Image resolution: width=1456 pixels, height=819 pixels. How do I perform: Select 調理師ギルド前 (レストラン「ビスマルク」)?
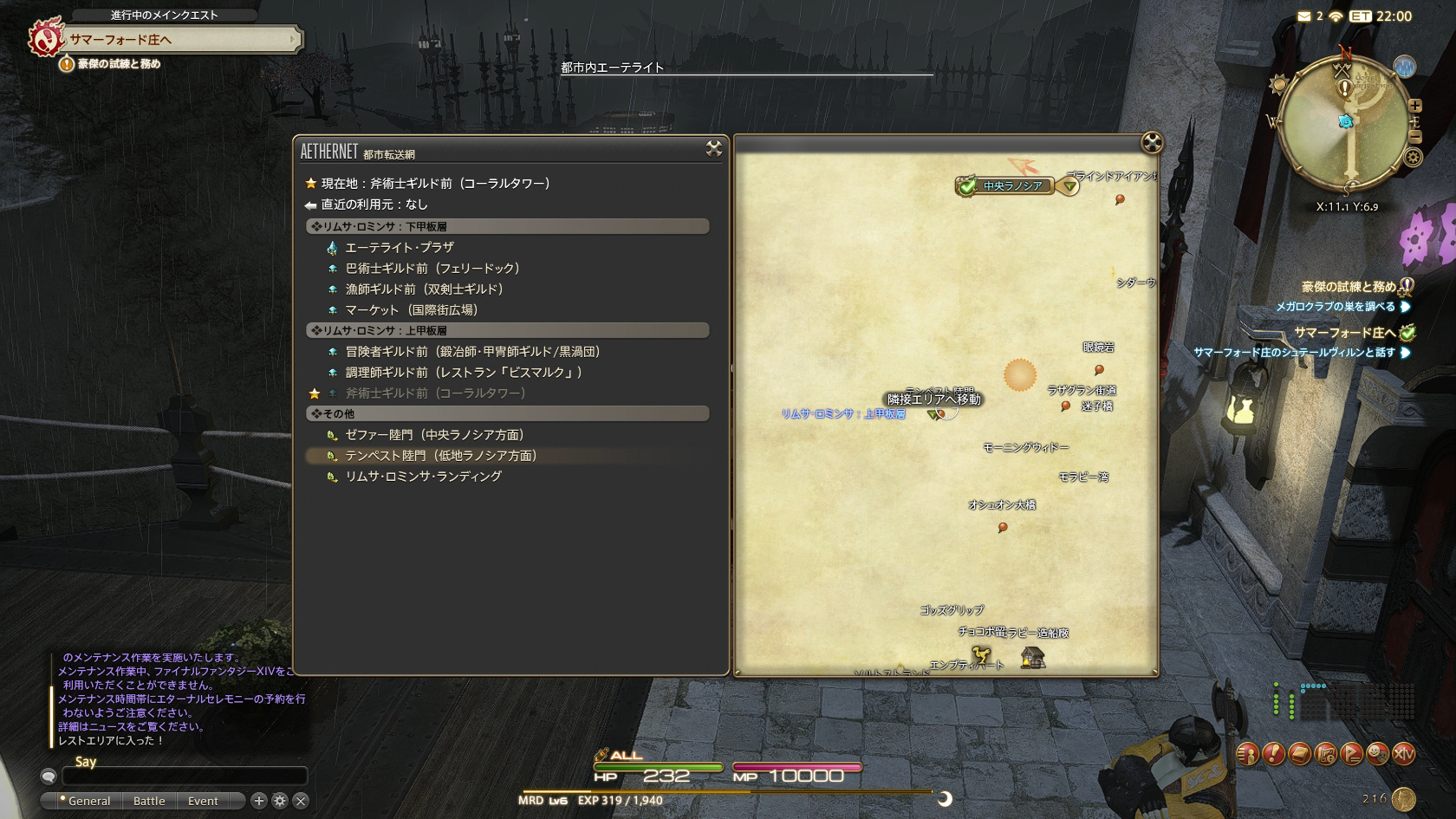463,373
